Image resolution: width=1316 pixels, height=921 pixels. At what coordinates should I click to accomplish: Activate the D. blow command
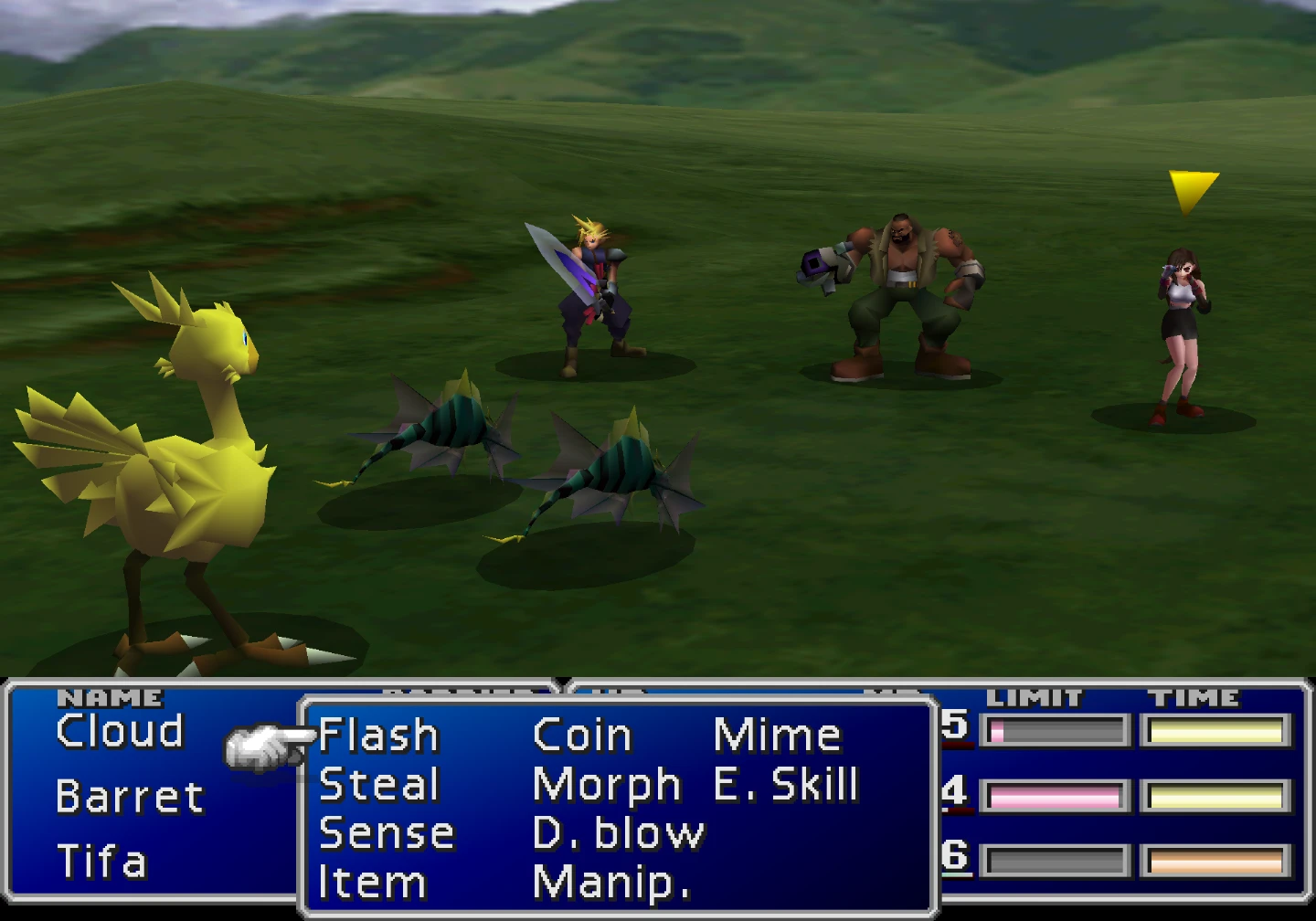[x=618, y=833]
